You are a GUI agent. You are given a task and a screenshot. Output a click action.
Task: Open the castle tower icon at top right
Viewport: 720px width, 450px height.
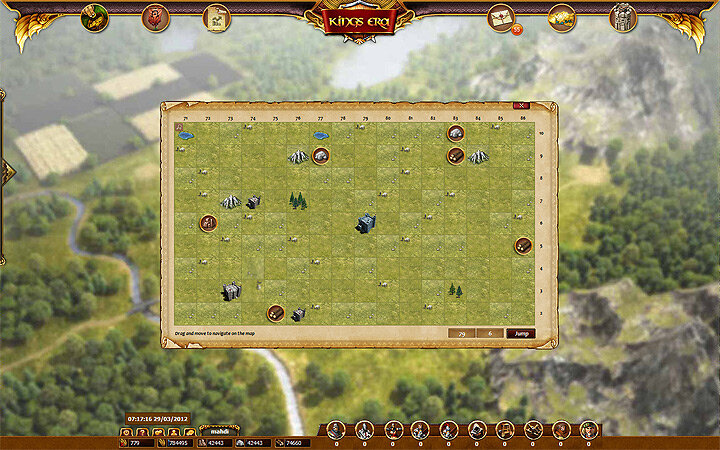[x=623, y=17]
